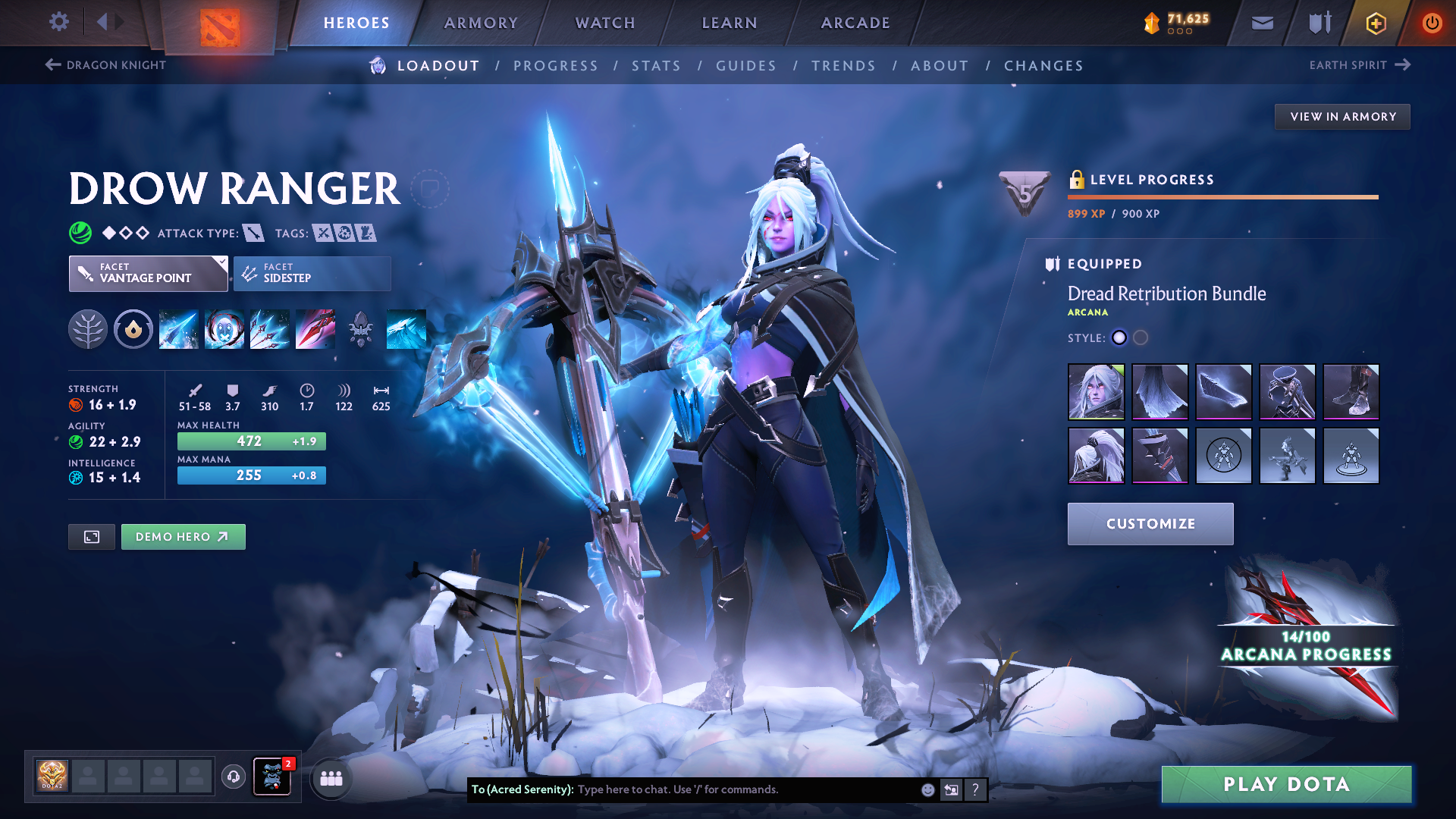Screen dimensions: 1456x819
Task: Navigate to next hero Earth Spirit
Action: 1360,65
